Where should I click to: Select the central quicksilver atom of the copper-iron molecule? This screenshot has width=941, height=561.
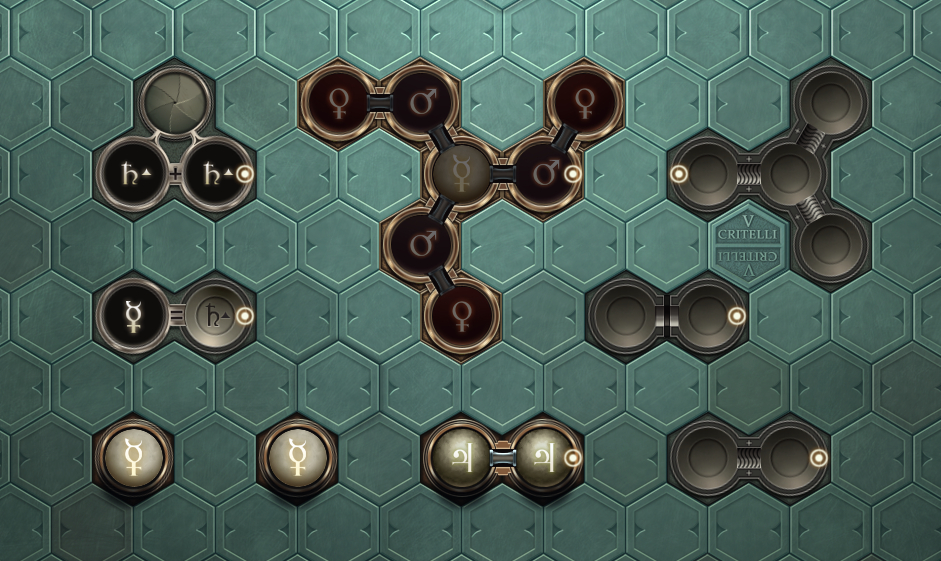461,174
